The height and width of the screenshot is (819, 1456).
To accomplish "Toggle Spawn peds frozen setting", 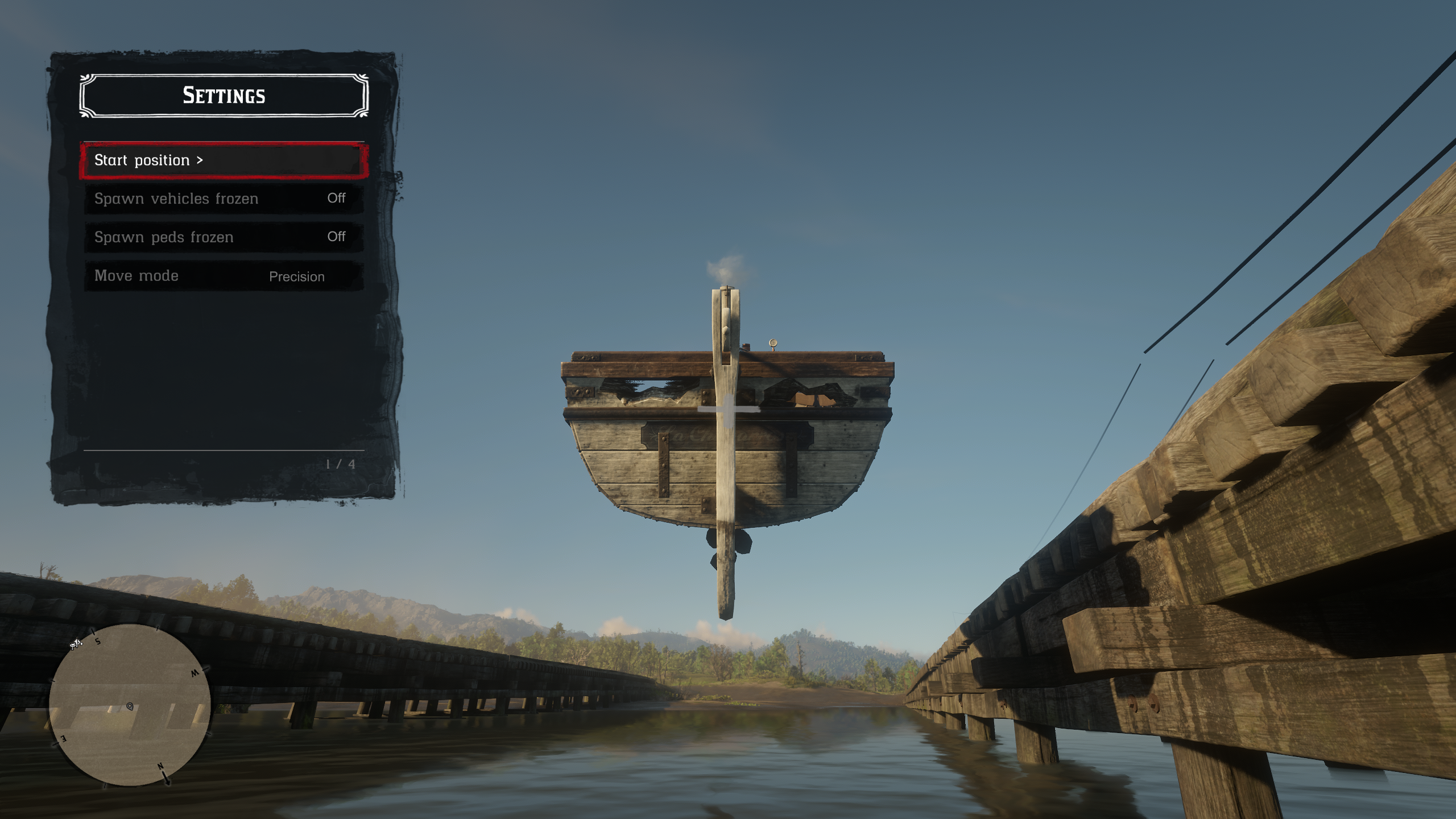I will click(x=223, y=237).
